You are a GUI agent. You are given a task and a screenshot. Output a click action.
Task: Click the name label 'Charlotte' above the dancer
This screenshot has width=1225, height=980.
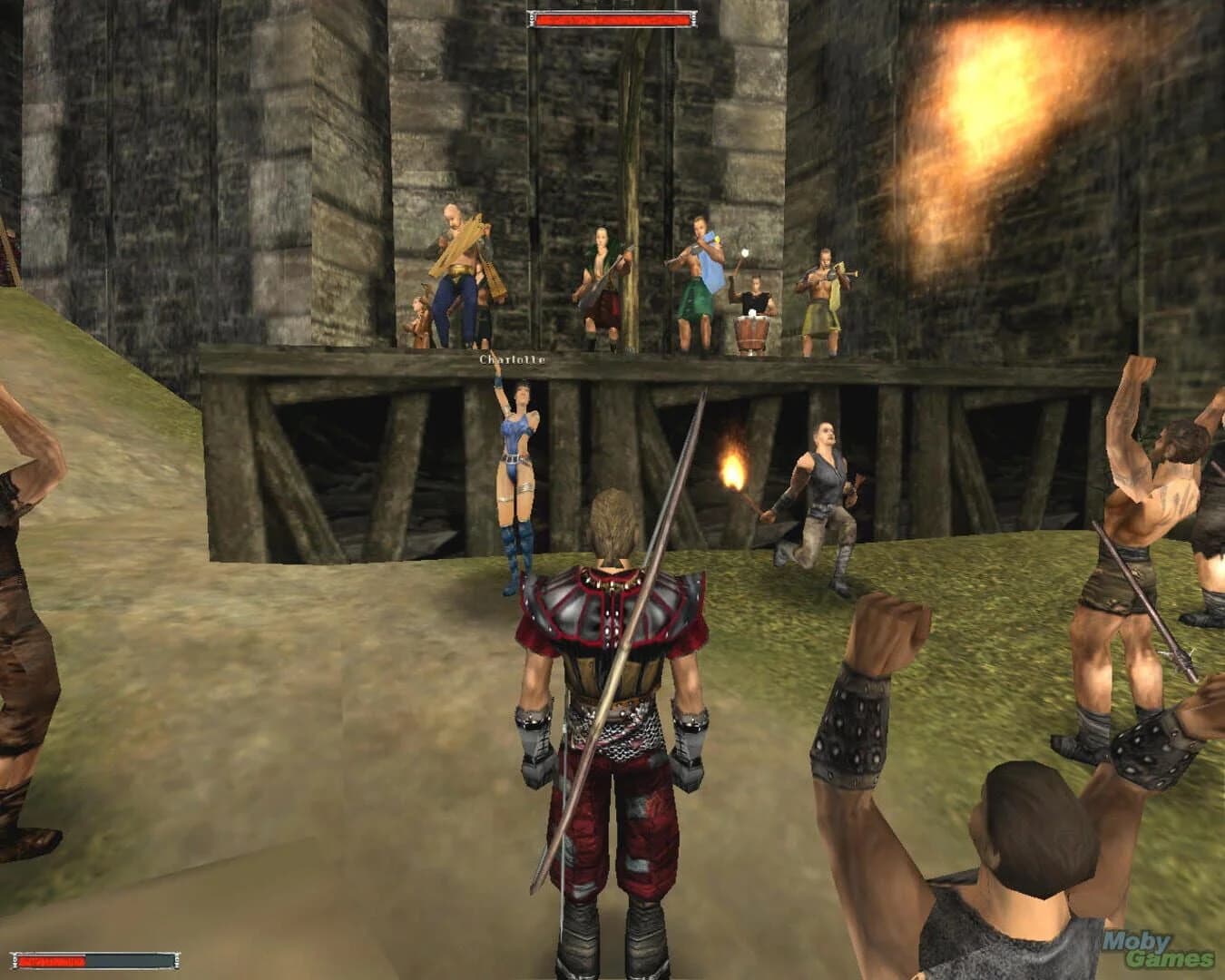pos(510,361)
